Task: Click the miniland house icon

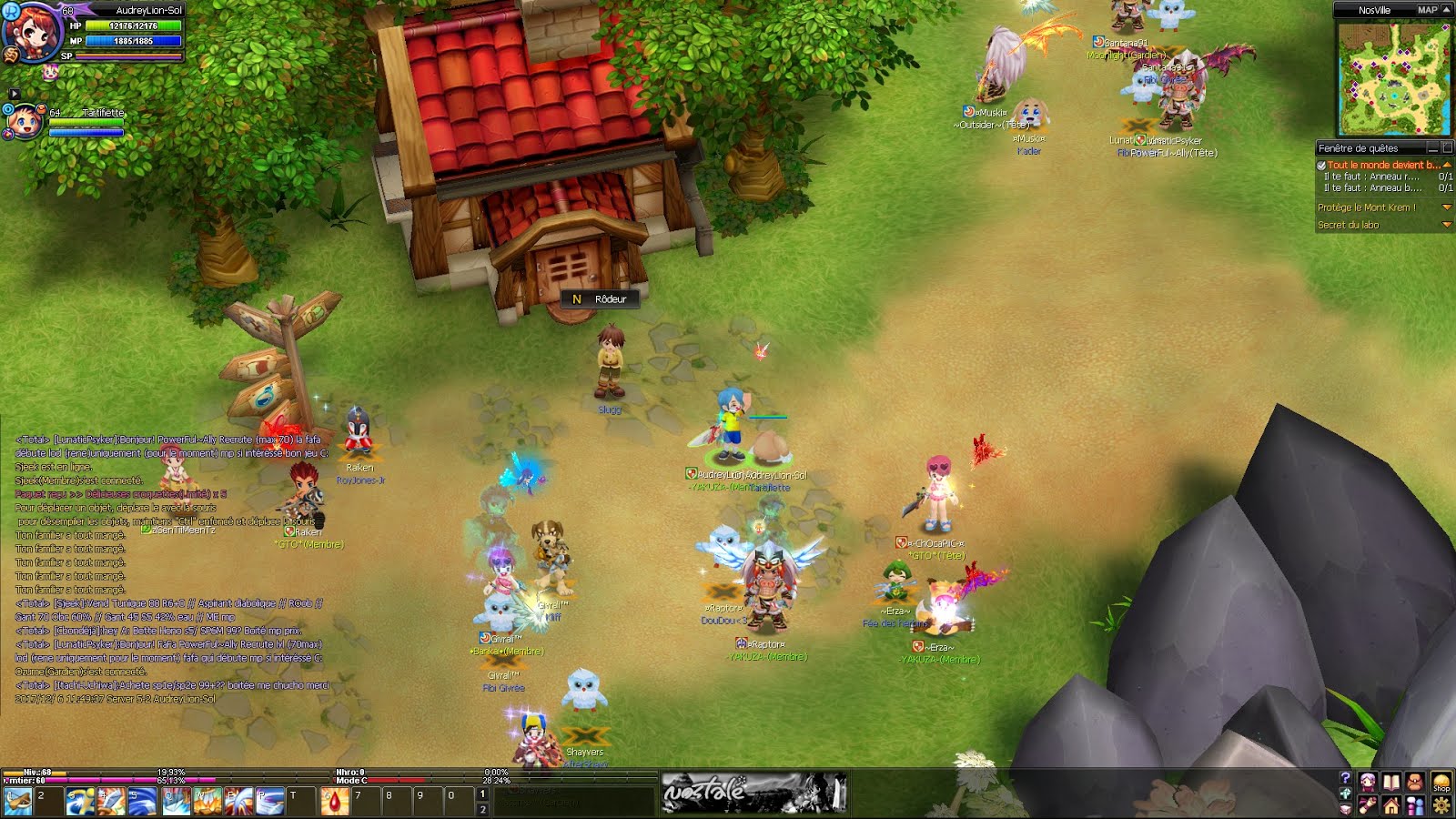Action: coord(1391,806)
